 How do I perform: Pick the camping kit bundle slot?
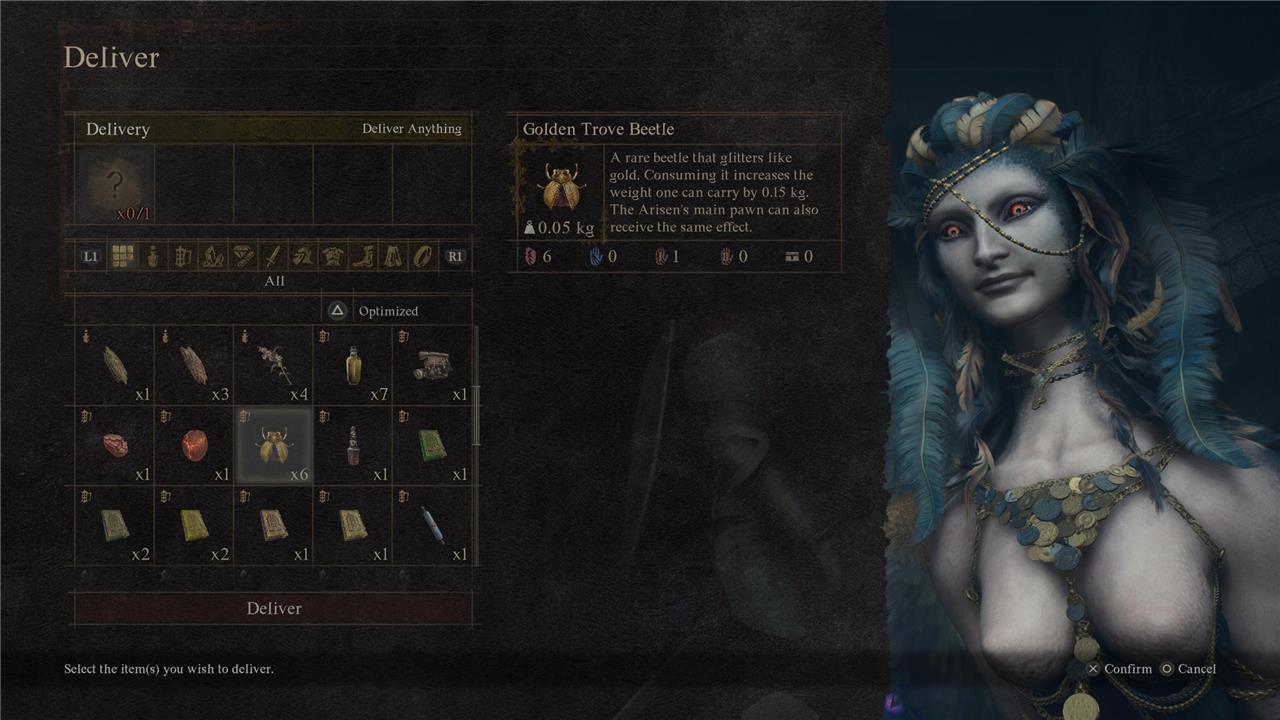pyautogui.click(x=432, y=365)
